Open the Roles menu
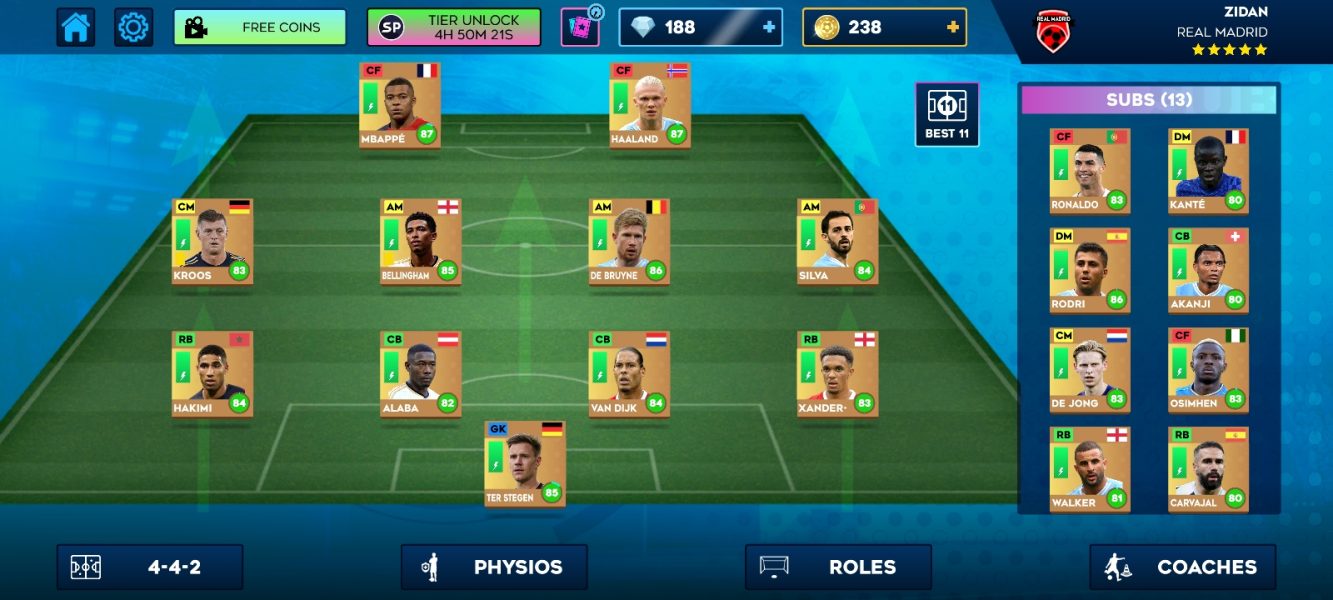1333x600 pixels. click(838, 567)
